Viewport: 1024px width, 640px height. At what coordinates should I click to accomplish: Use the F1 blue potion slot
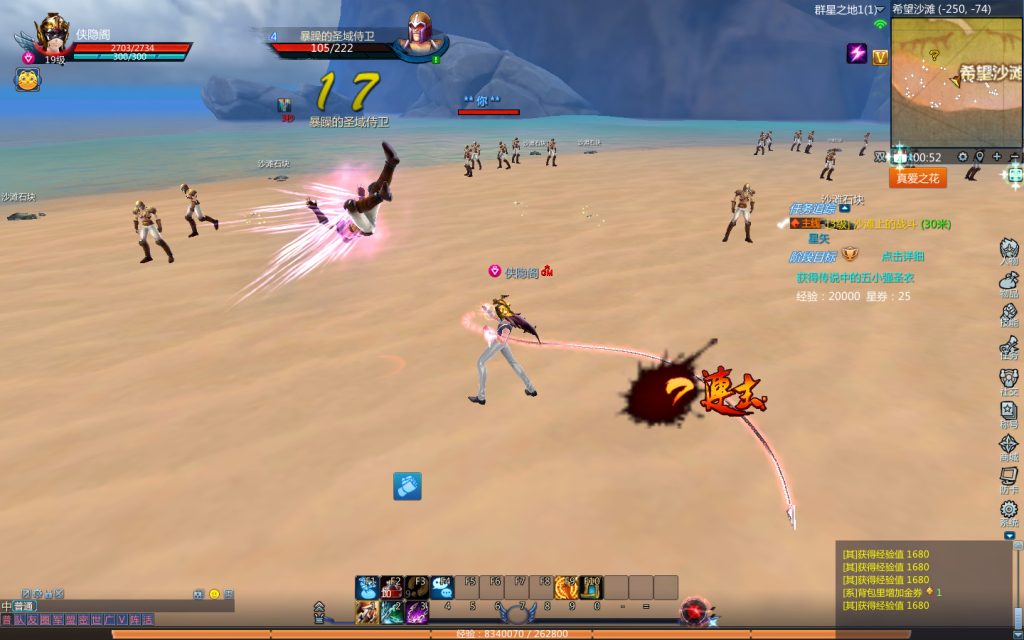coord(367,587)
